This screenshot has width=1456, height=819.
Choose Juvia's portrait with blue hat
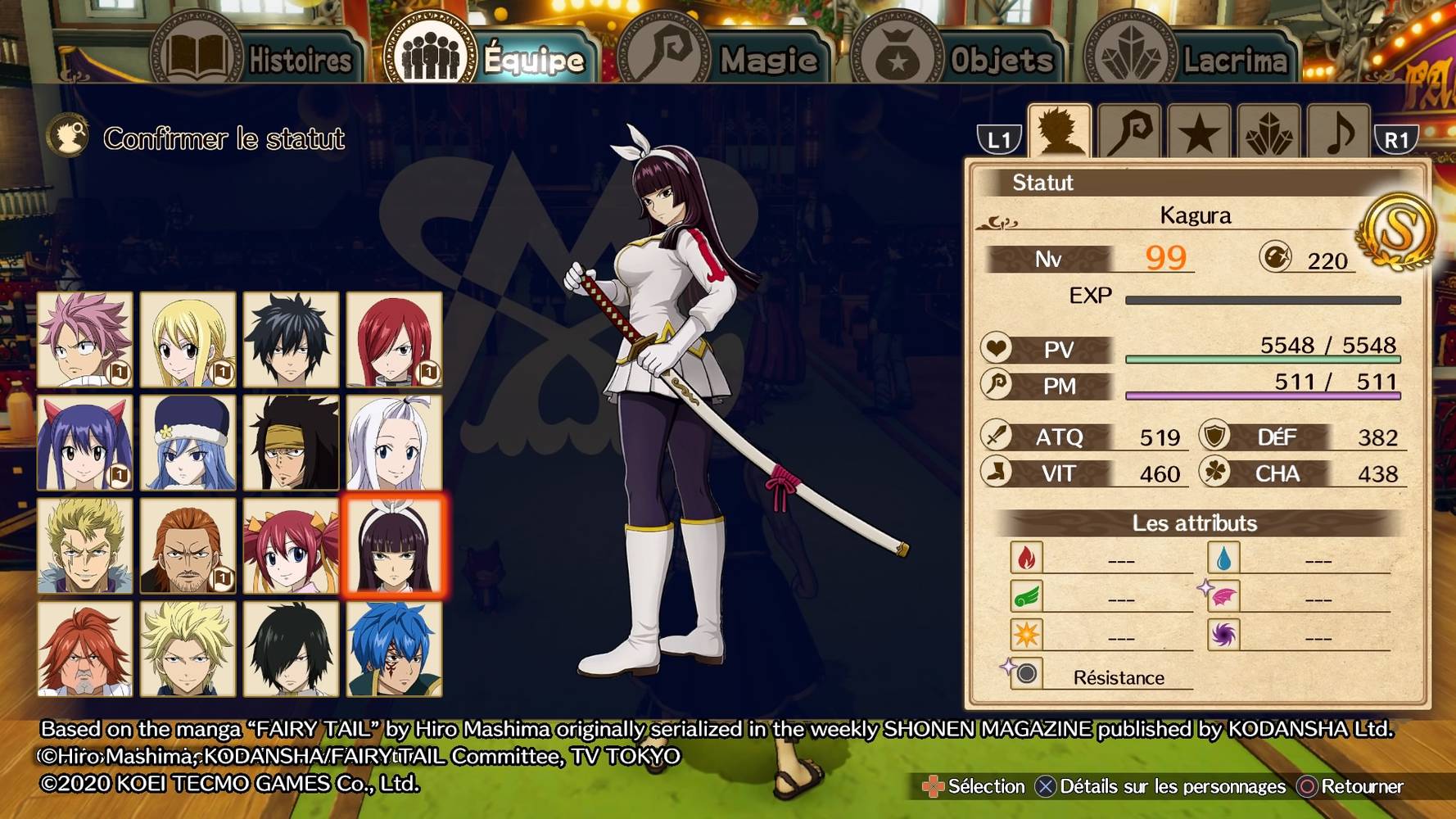pyautogui.click(x=188, y=442)
